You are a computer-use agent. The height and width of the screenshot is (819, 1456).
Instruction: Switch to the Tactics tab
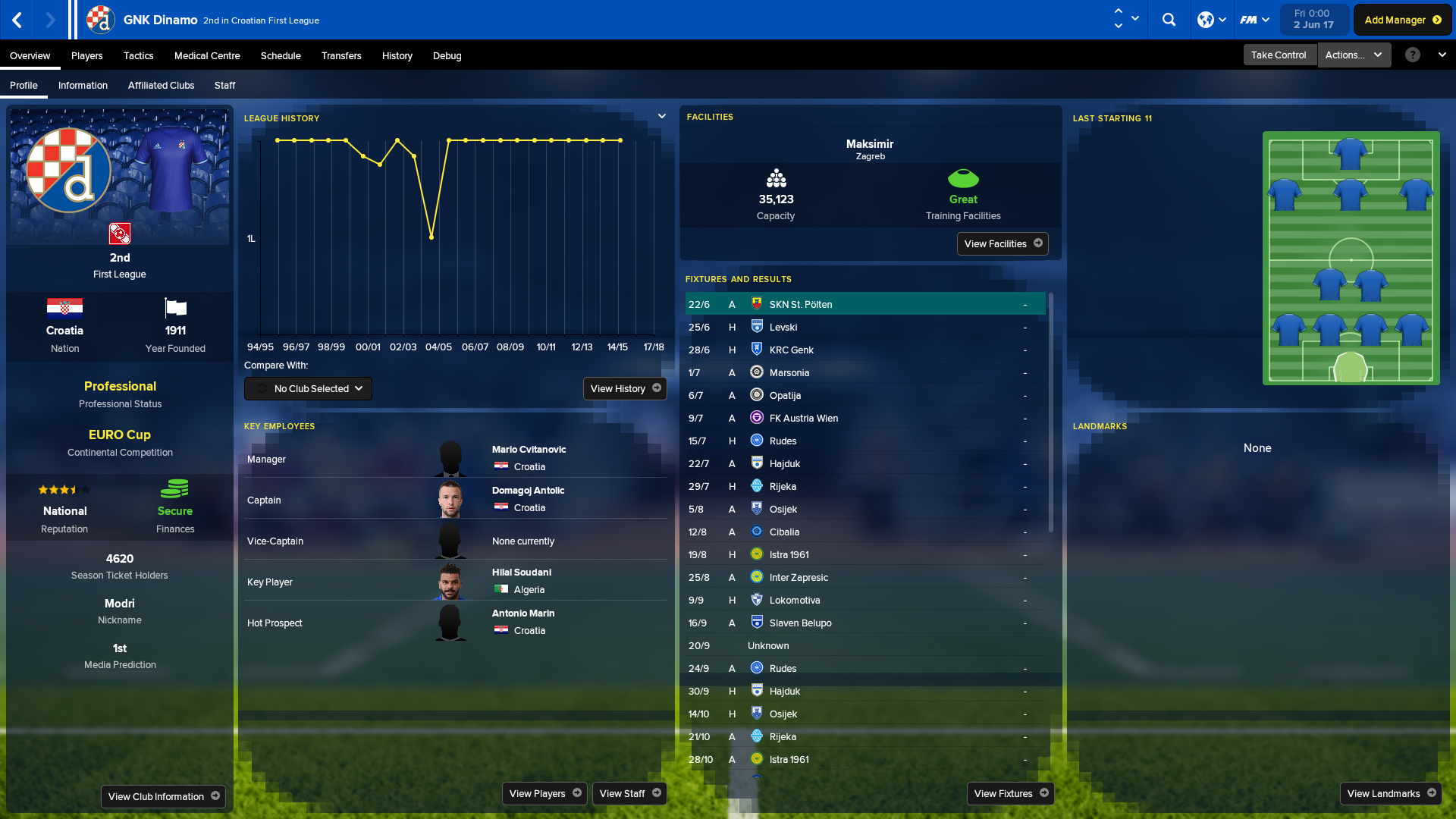tap(138, 55)
